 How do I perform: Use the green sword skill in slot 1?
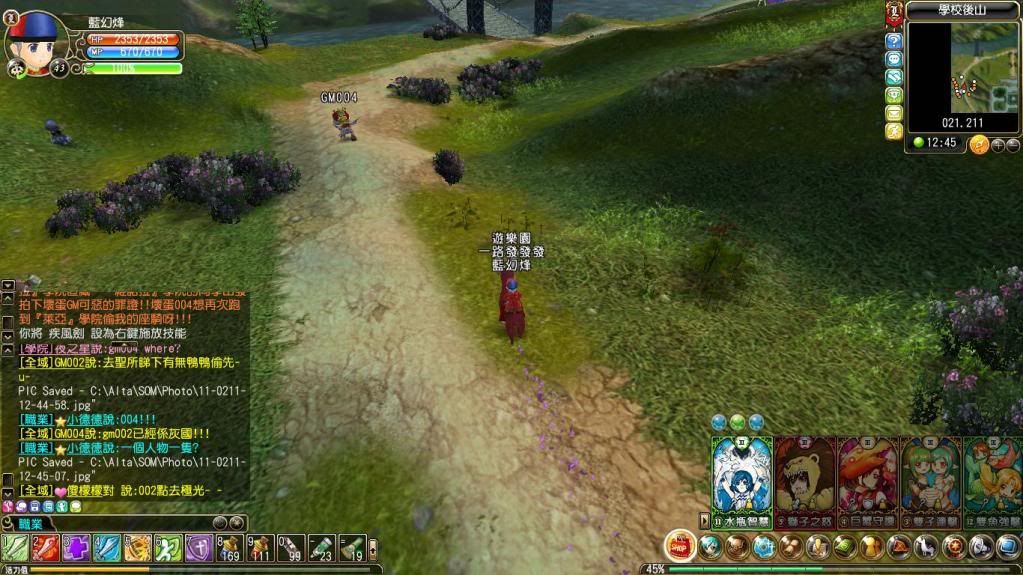pos(15,547)
